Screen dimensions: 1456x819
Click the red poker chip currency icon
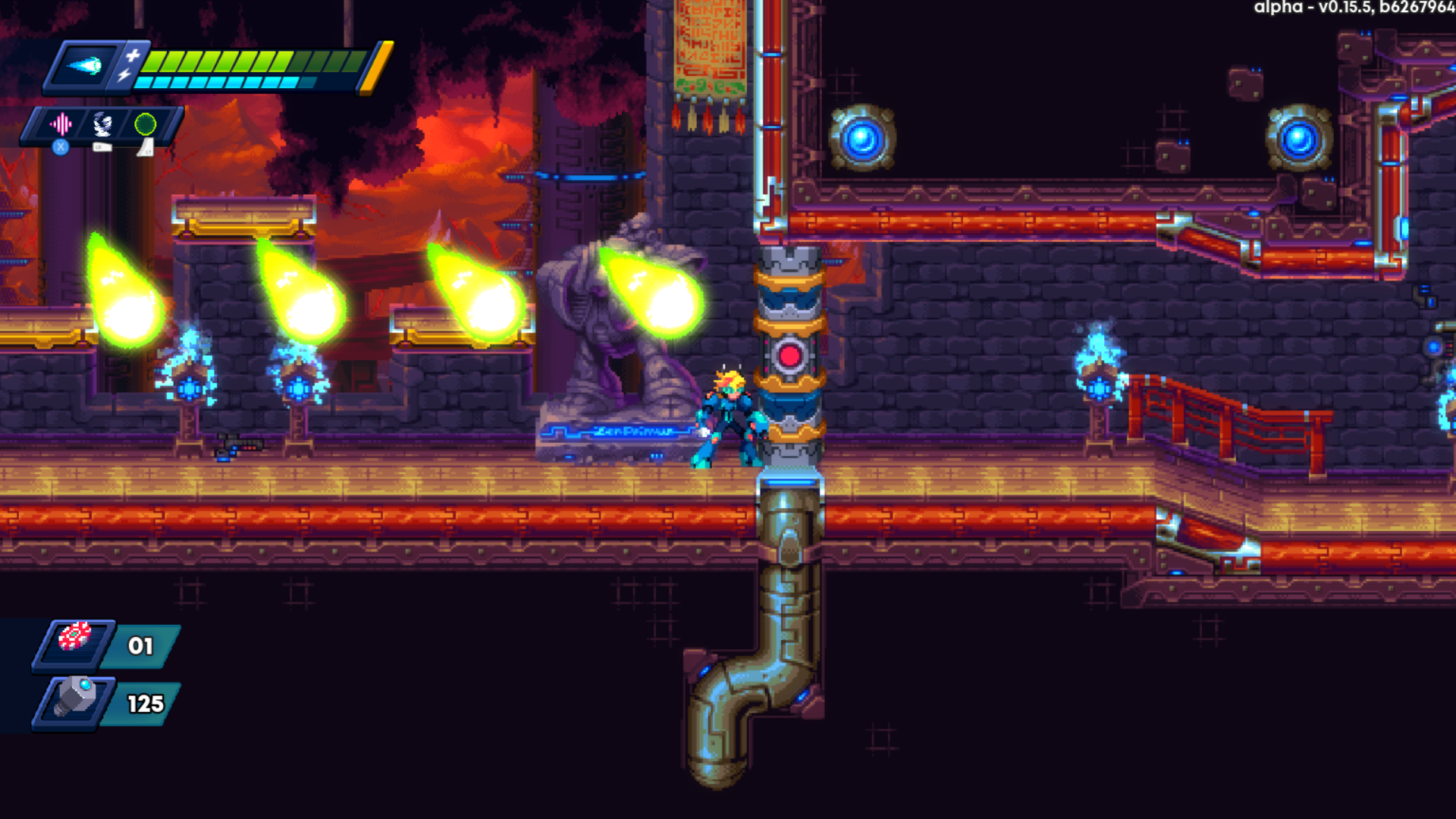pyautogui.click(x=75, y=637)
